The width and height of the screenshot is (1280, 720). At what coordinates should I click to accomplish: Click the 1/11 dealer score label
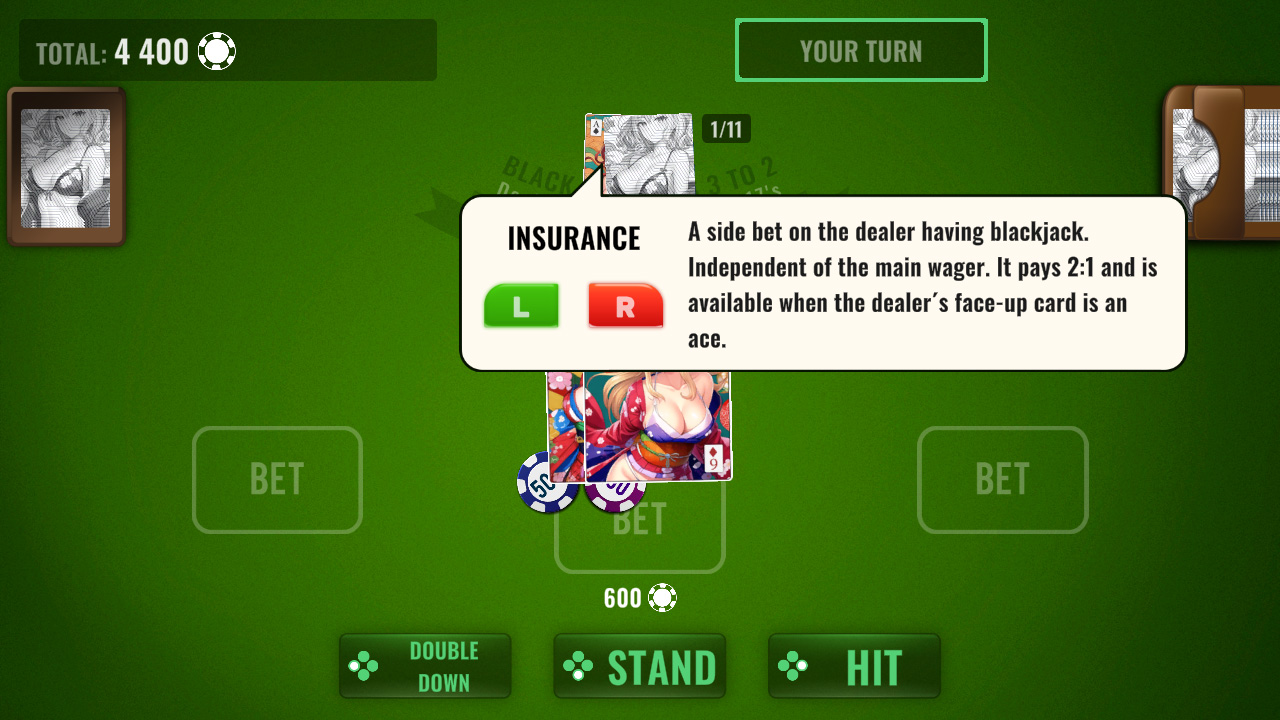[727, 128]
